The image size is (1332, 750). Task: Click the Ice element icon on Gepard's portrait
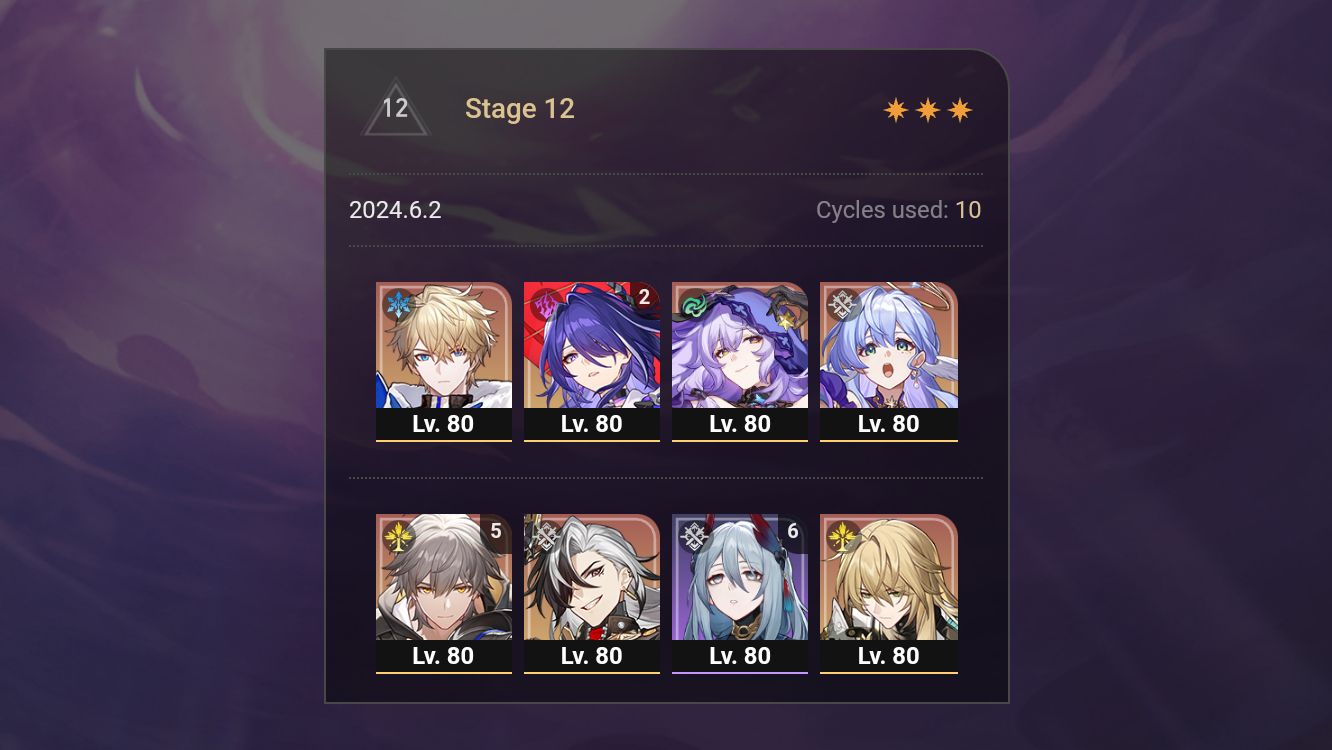pos(396,303)
